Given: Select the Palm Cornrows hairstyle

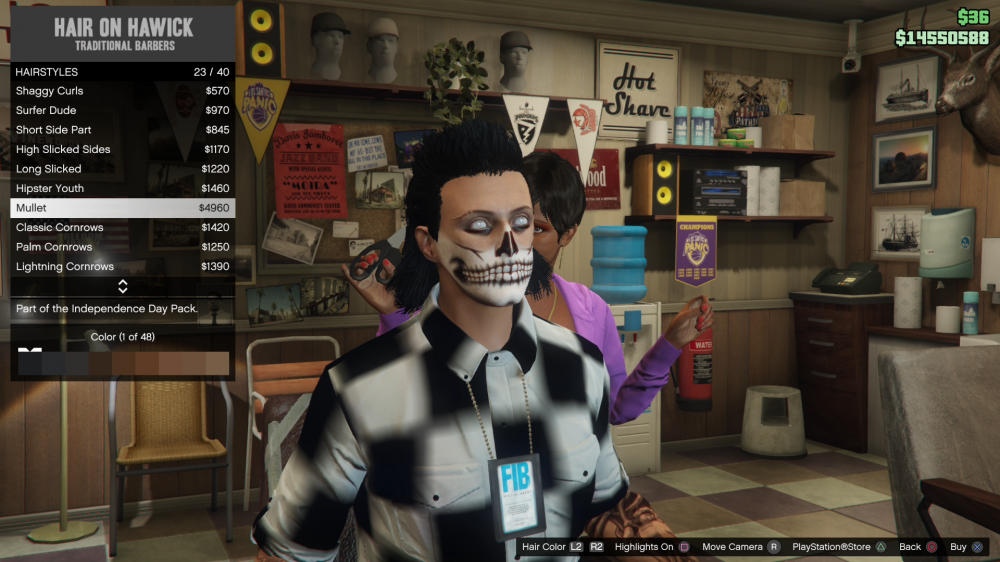Looking at the screenshot, I should pyautogui.click(x=122, y=247).
